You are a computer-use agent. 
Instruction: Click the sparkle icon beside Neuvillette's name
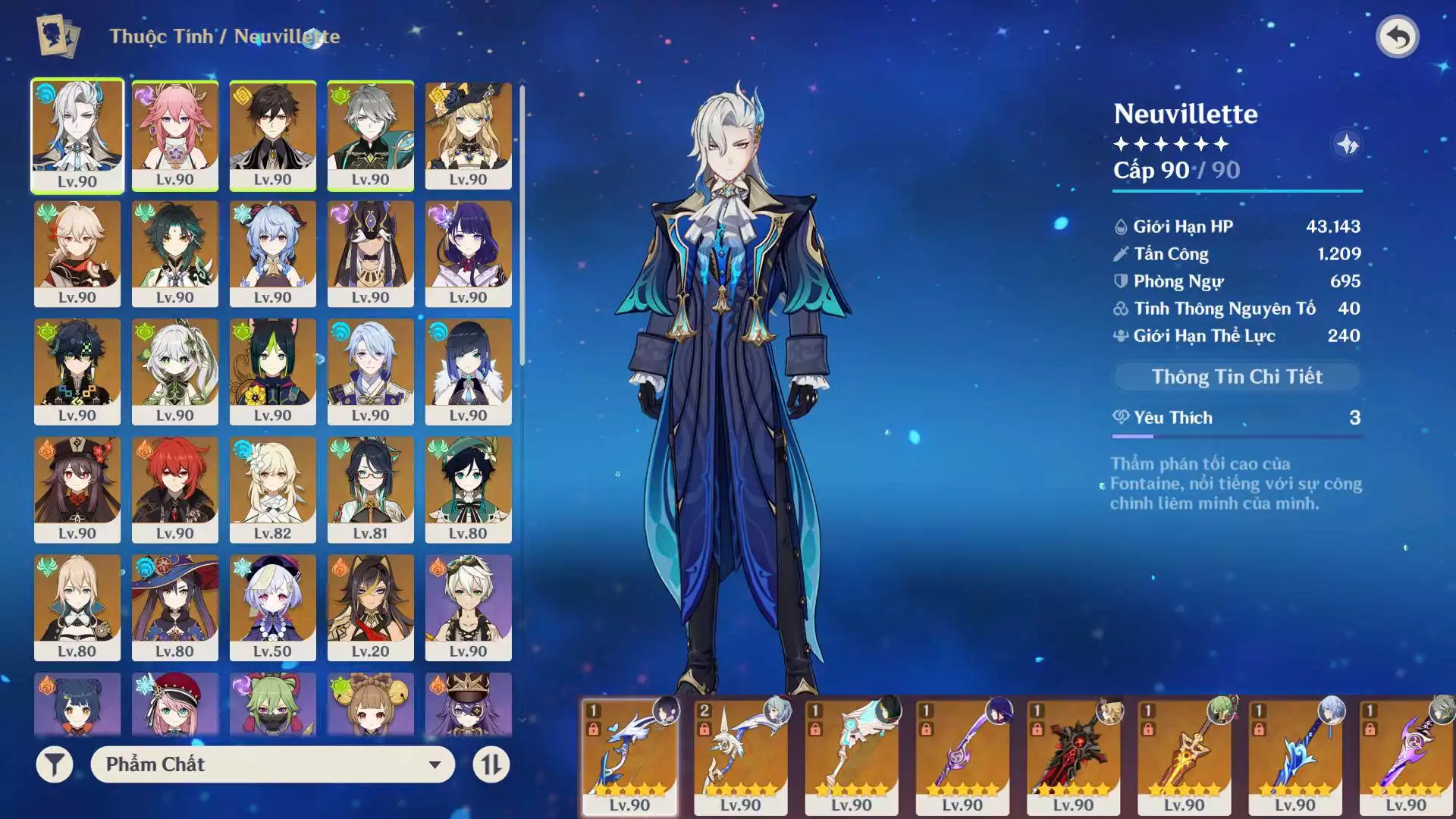1347,144
